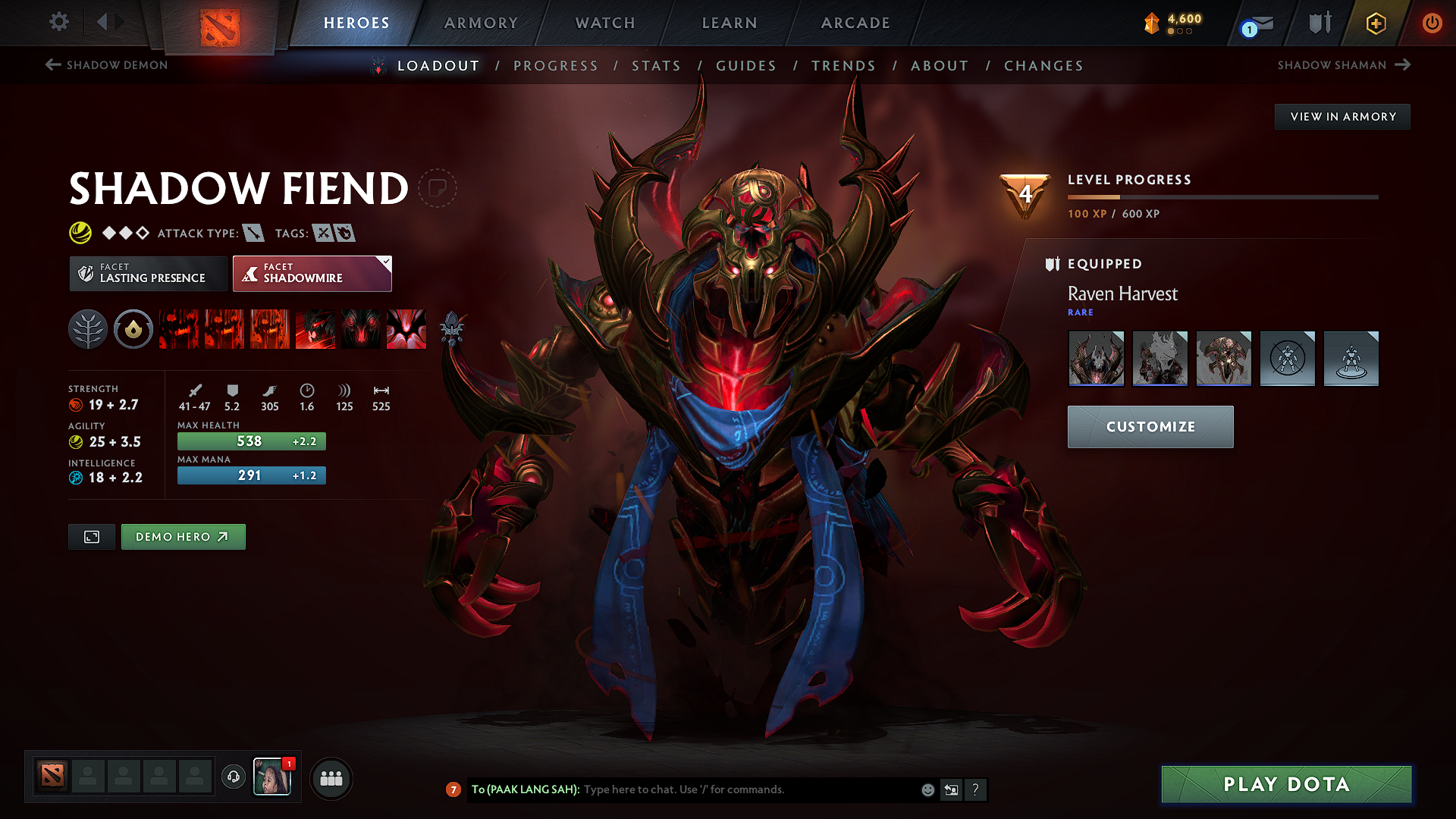The width and height of the screenshot is (1456, 819).
Task: Click the VIEW IN ARMORY button
Action: pyautogui.click(x=1342, y=116)
